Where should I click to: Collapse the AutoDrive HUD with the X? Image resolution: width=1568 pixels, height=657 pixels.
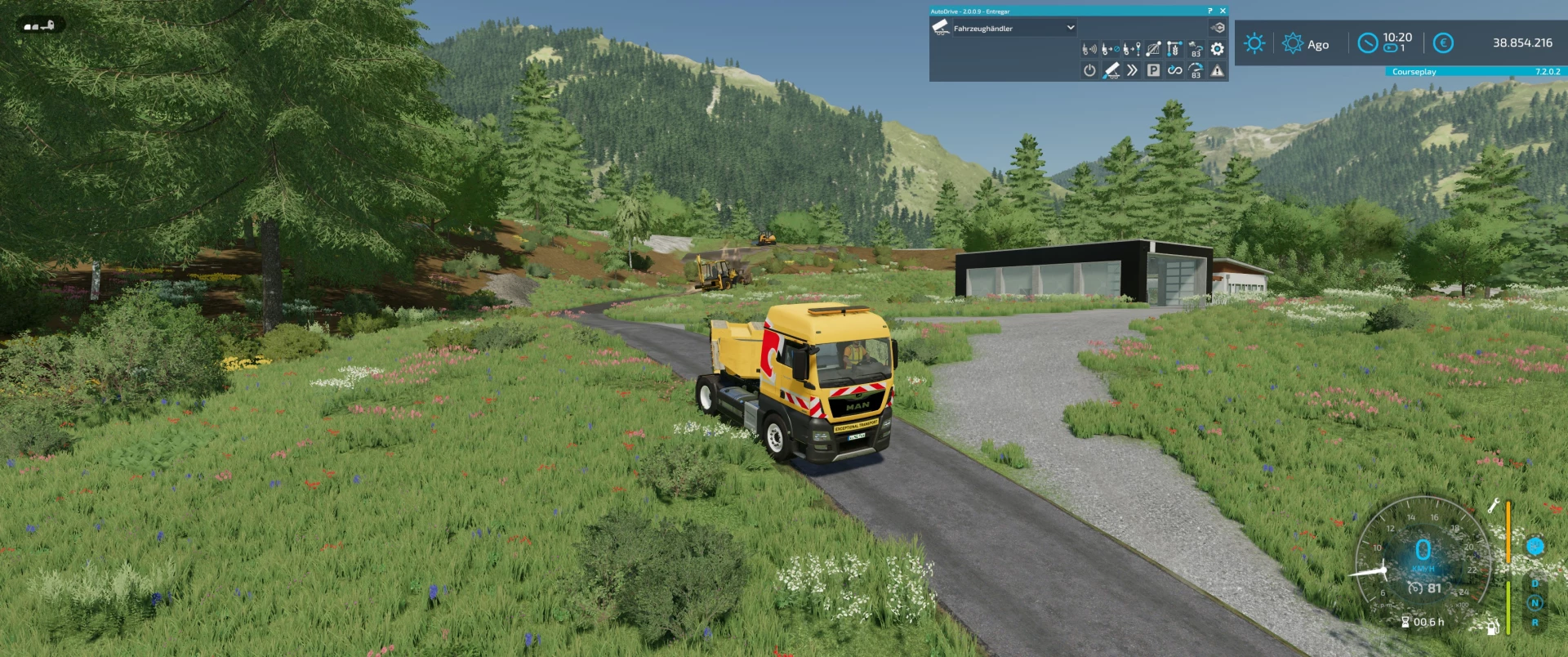1223,11
